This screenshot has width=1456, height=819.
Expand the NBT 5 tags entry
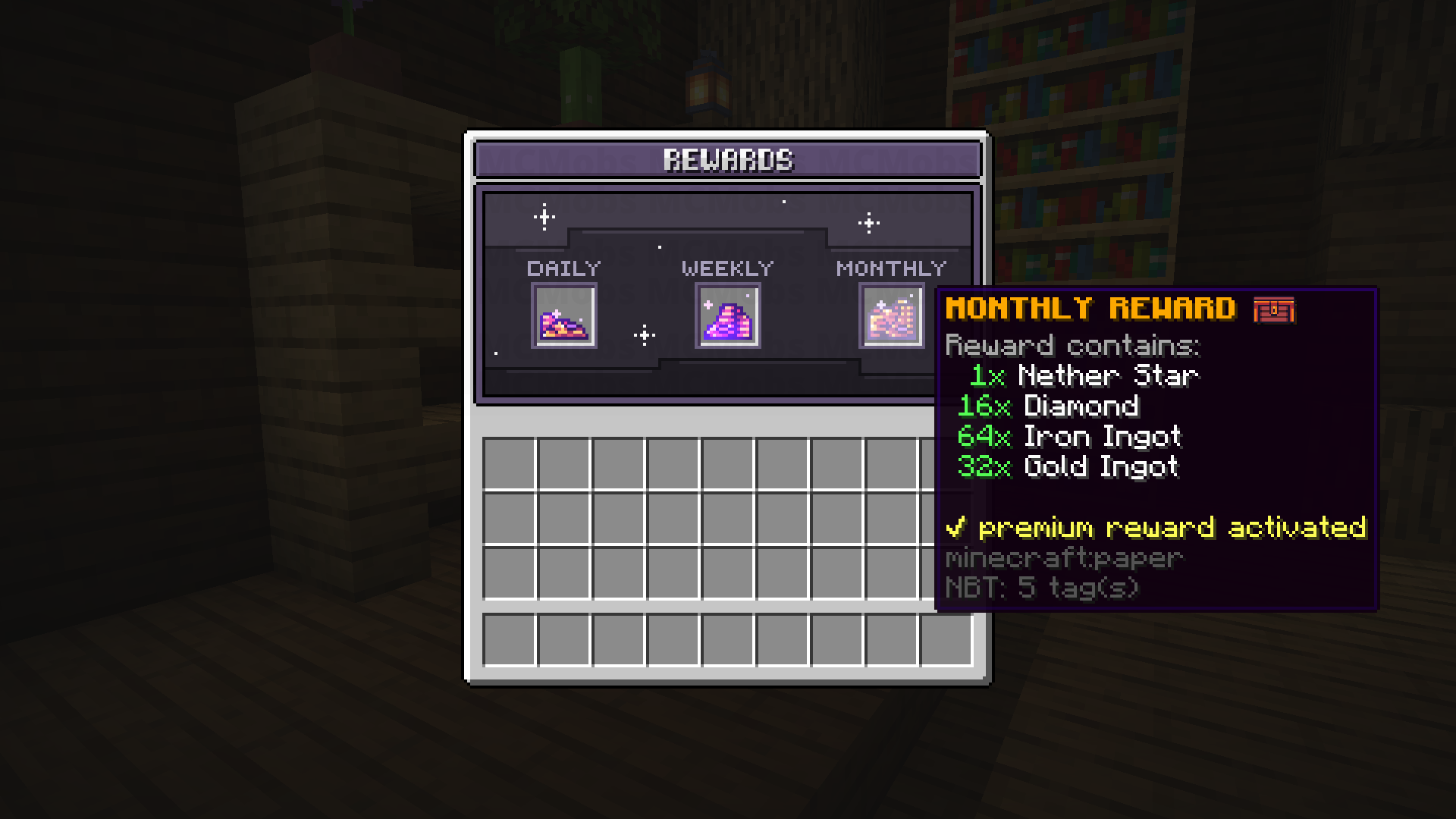point(1043,585)
